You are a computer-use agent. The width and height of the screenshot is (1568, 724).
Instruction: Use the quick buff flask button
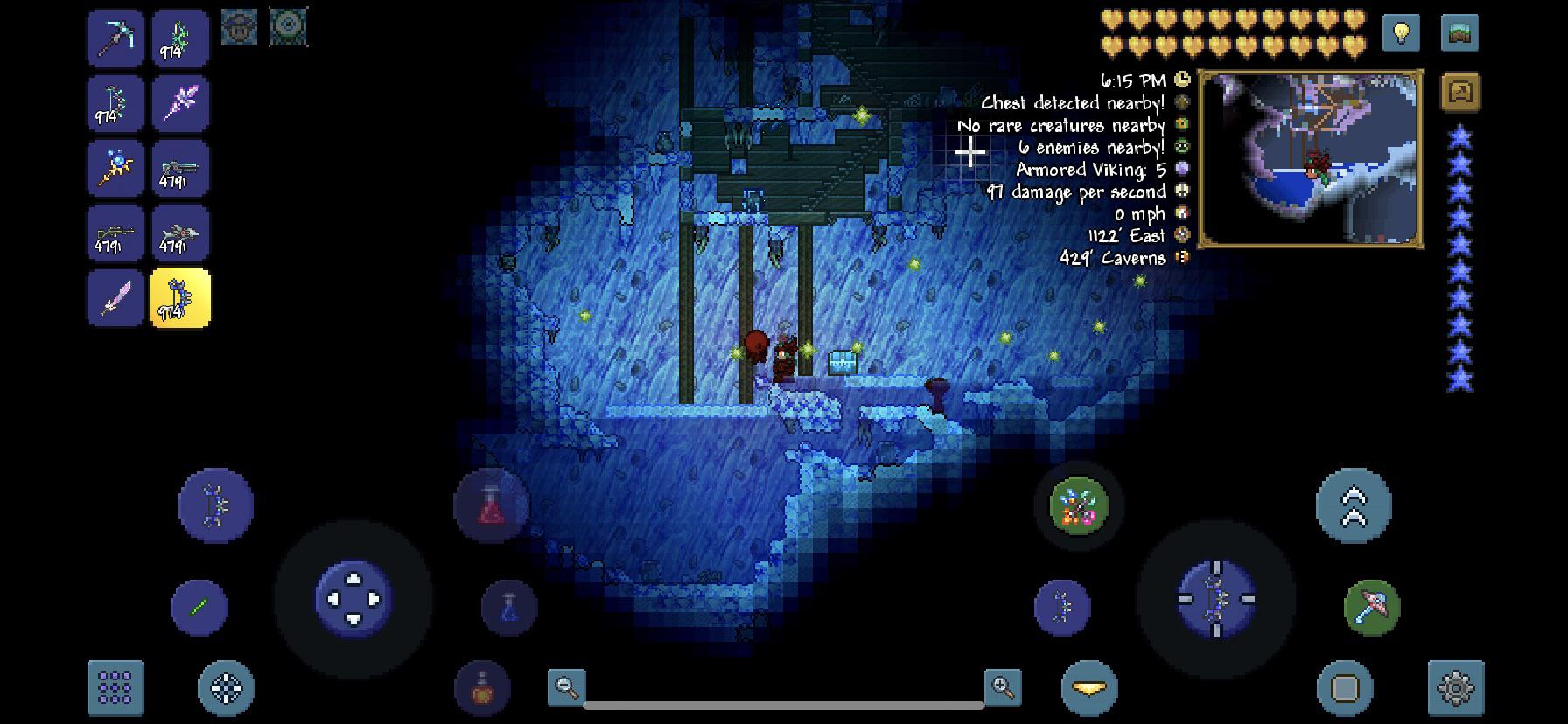click(480, 688)
